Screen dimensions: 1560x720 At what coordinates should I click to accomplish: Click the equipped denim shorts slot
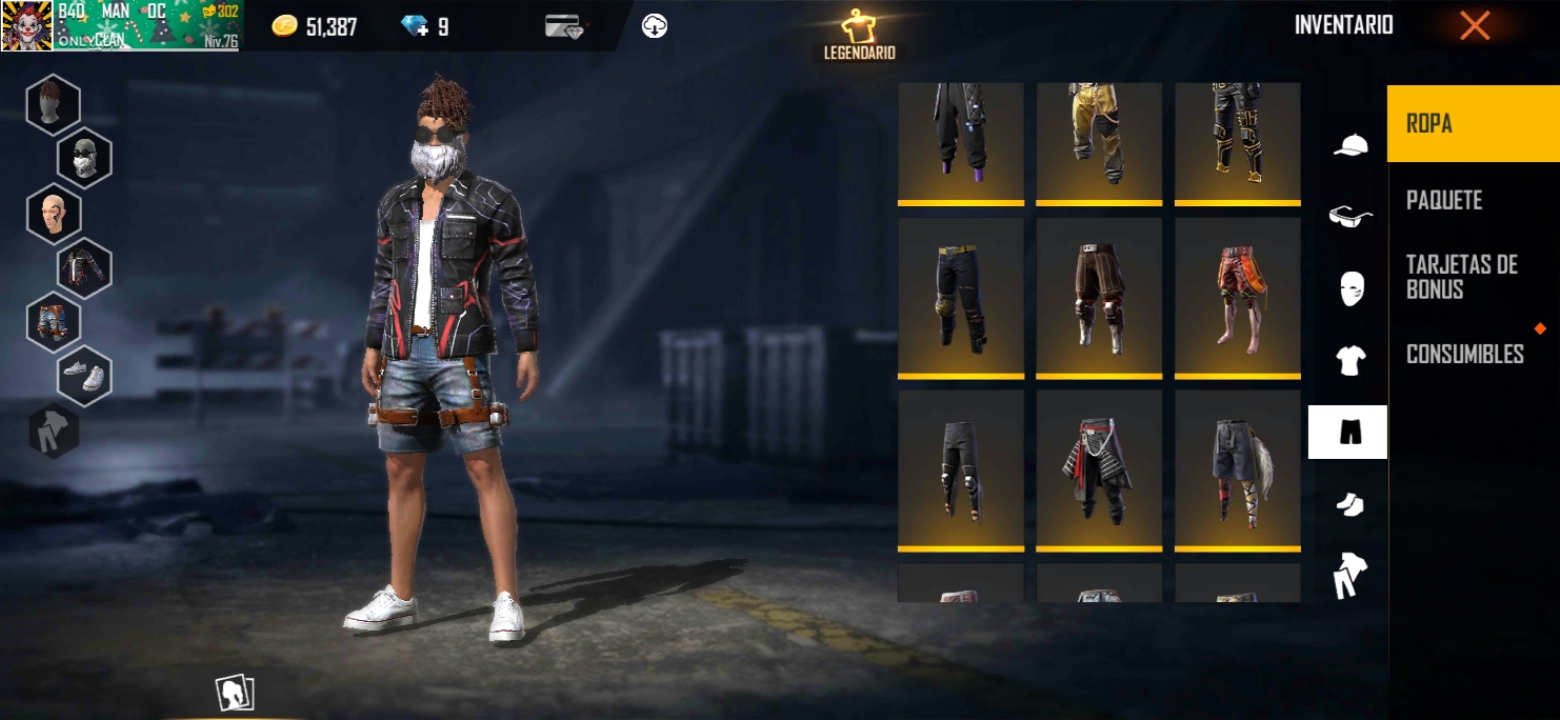[53, 322]
